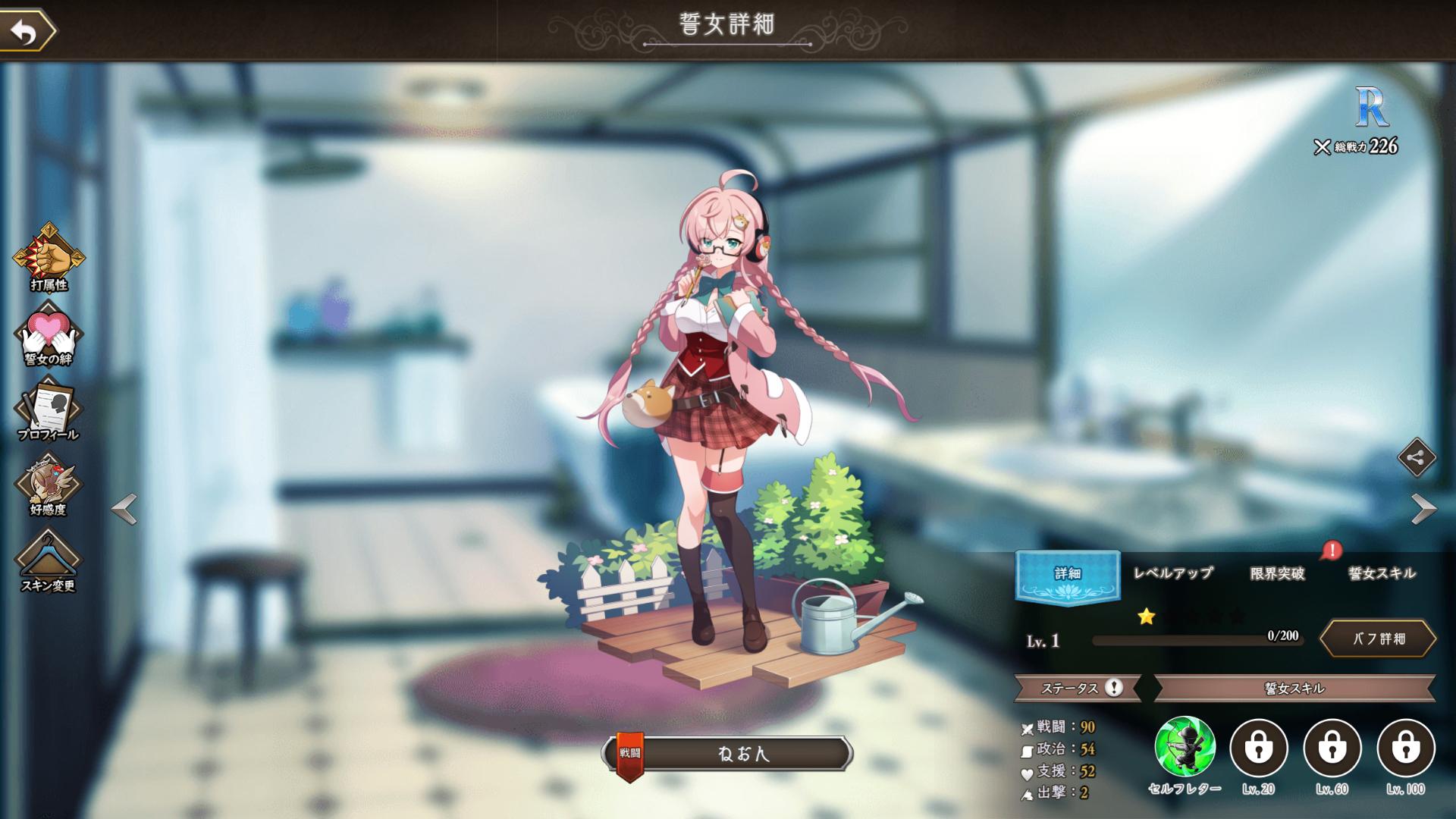This screenshot has height=819, width=1456.
Task: Switch to the レベルアップ tab
Action: (x=1172, y=574)
